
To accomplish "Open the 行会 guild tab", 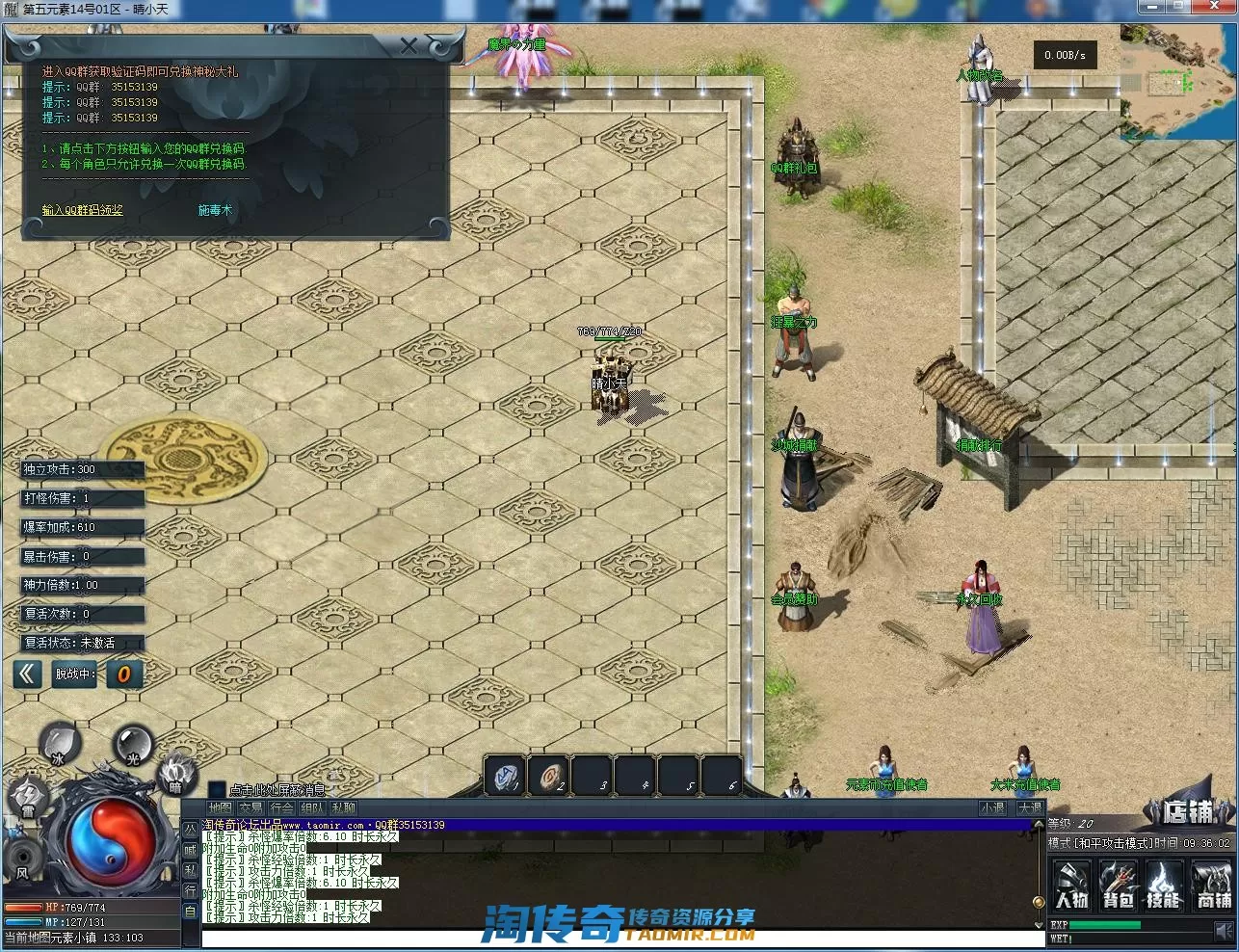I will [x=282, y=808].
